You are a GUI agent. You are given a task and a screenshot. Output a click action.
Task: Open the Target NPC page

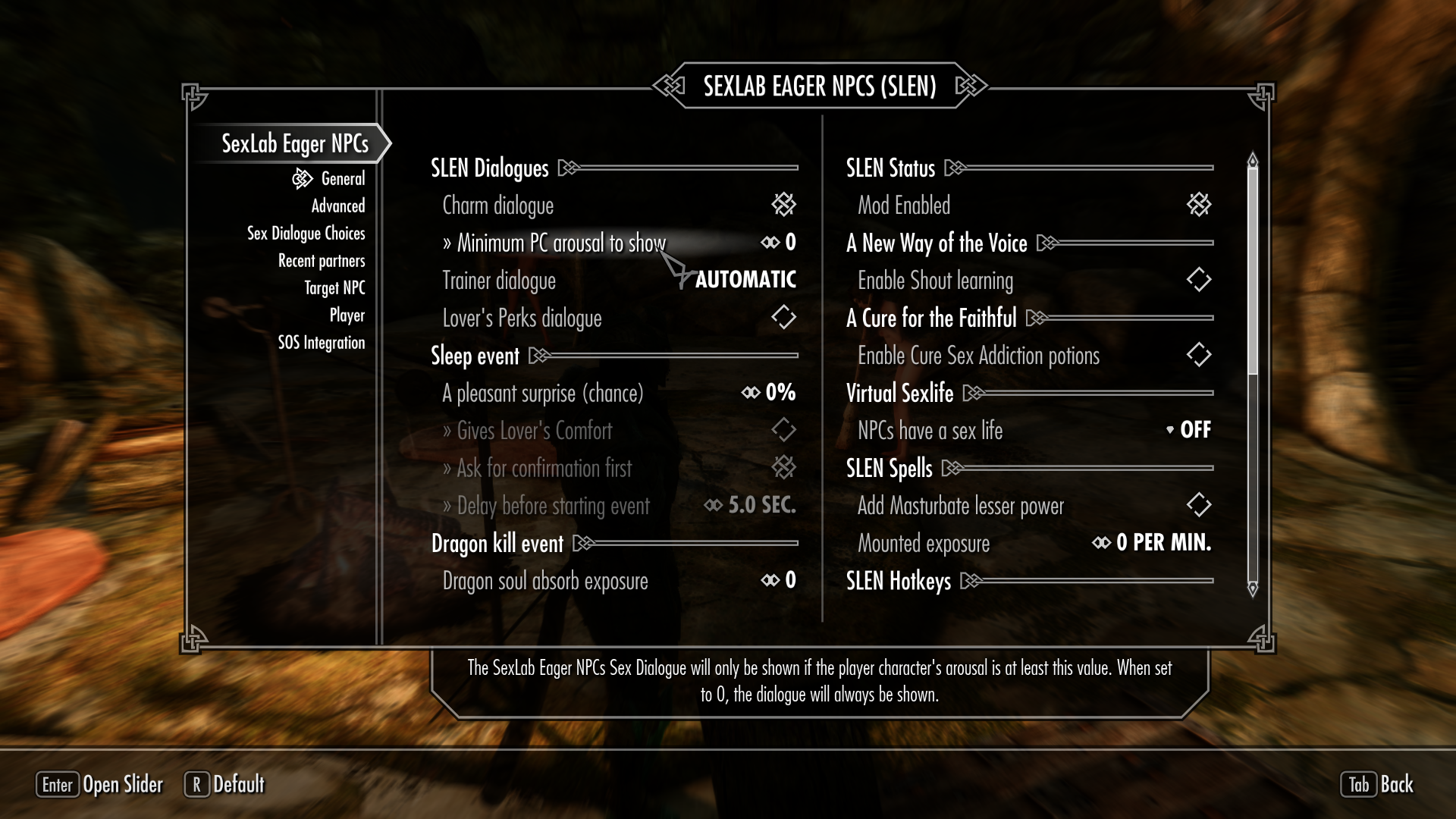[334, 288]
